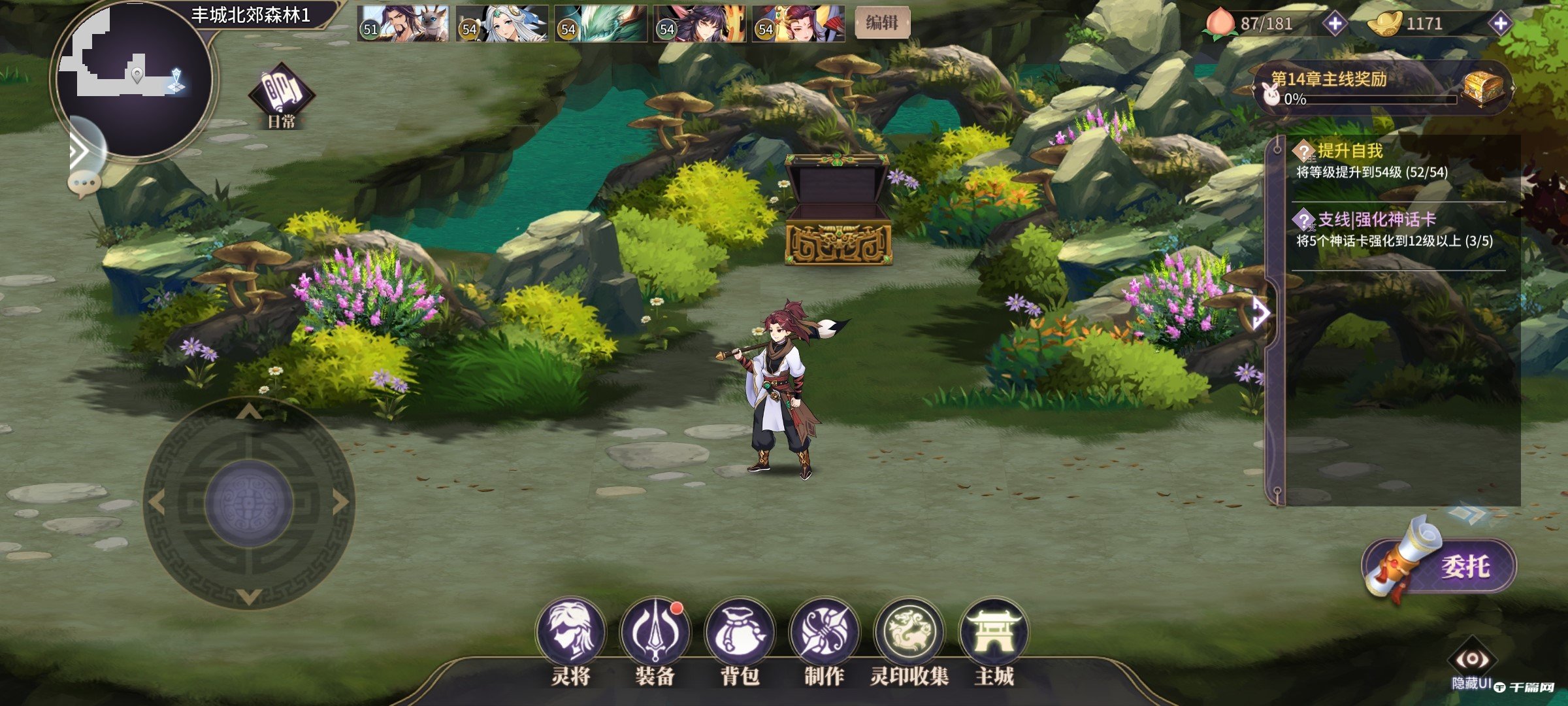Viewport: 1568px width, 706px height.
Task: Click the 编辑 team edit button
Action: [881, 23]
